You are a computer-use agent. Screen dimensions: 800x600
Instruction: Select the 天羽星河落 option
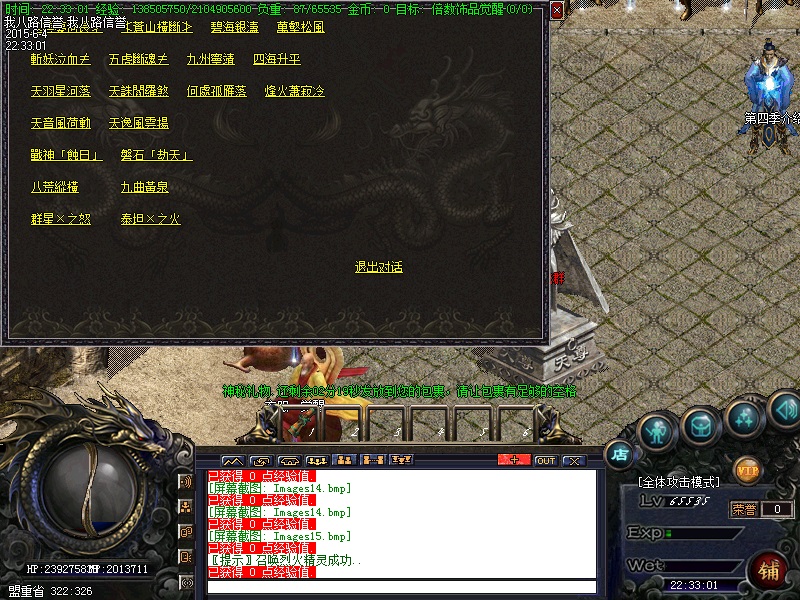click(60, 91)
